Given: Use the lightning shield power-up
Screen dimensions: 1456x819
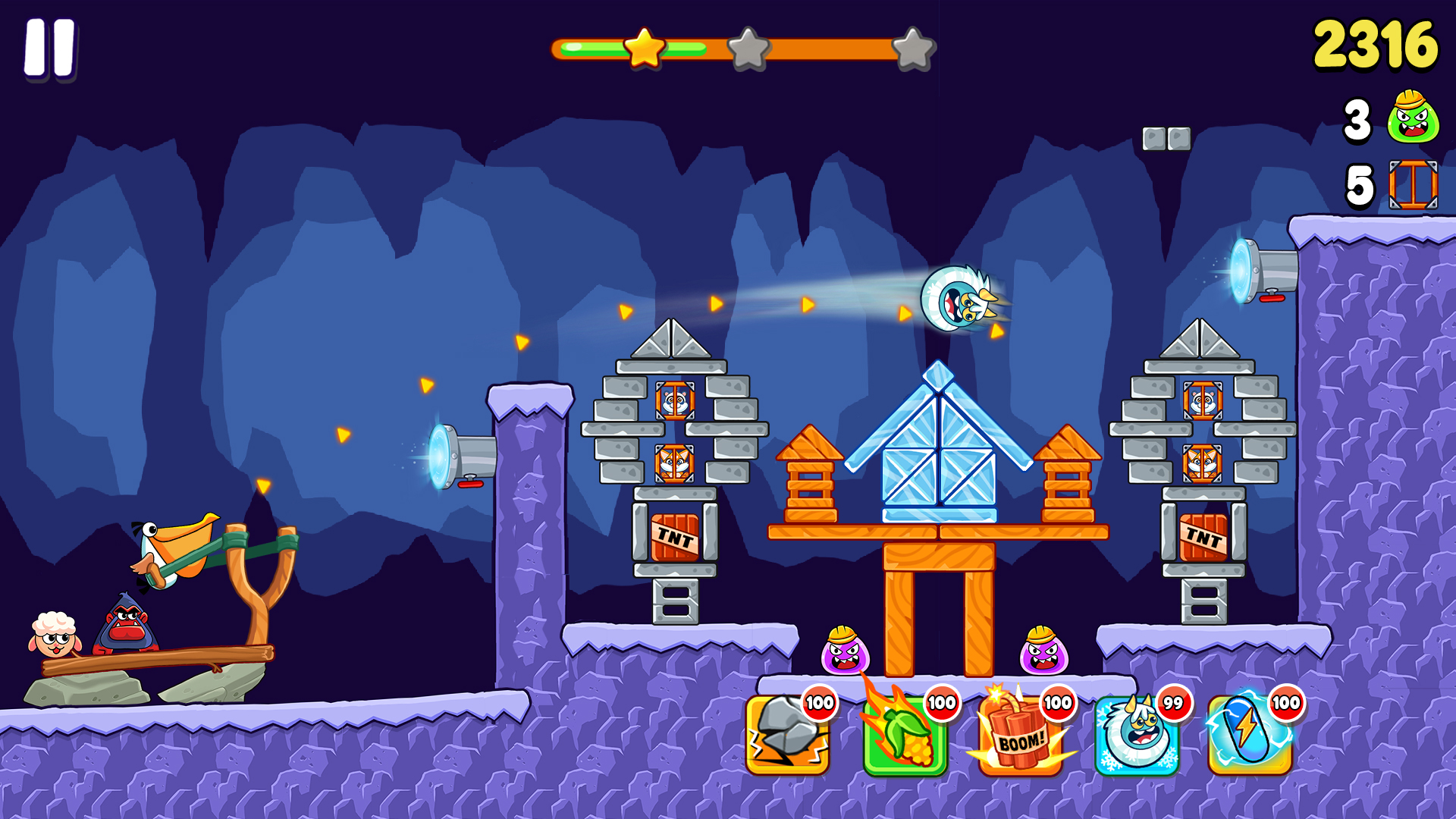Looking at the screenshot, I should pos(1249,736).
